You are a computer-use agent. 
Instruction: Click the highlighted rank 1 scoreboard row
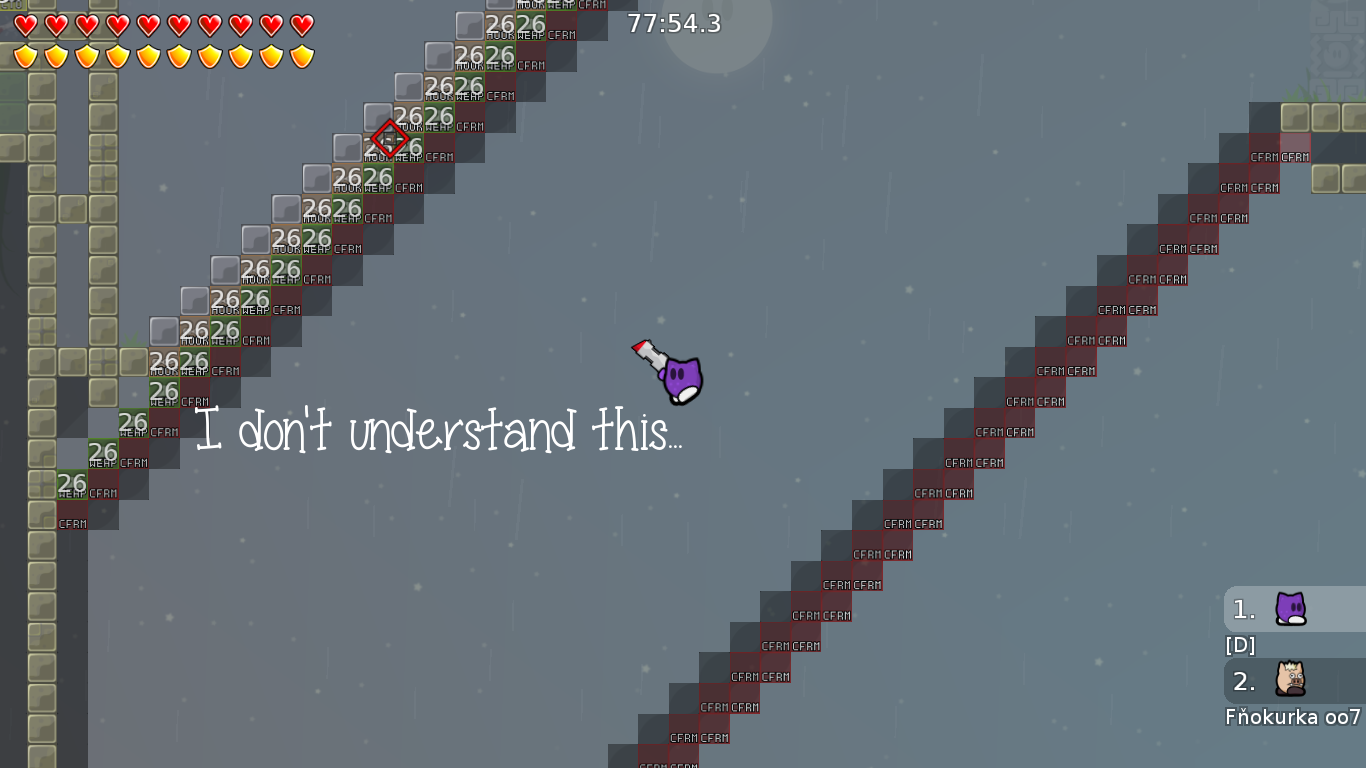(1300, 608)
